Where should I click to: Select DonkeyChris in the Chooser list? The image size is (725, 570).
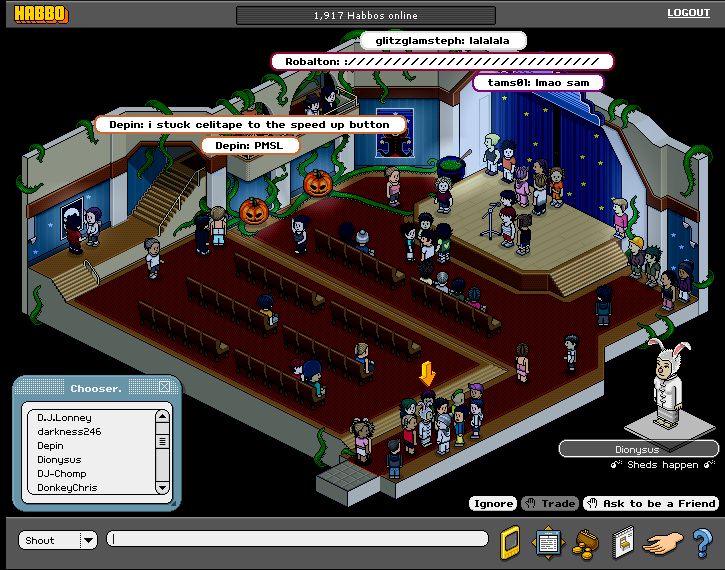pyautogui.click(x=70, y=487)
